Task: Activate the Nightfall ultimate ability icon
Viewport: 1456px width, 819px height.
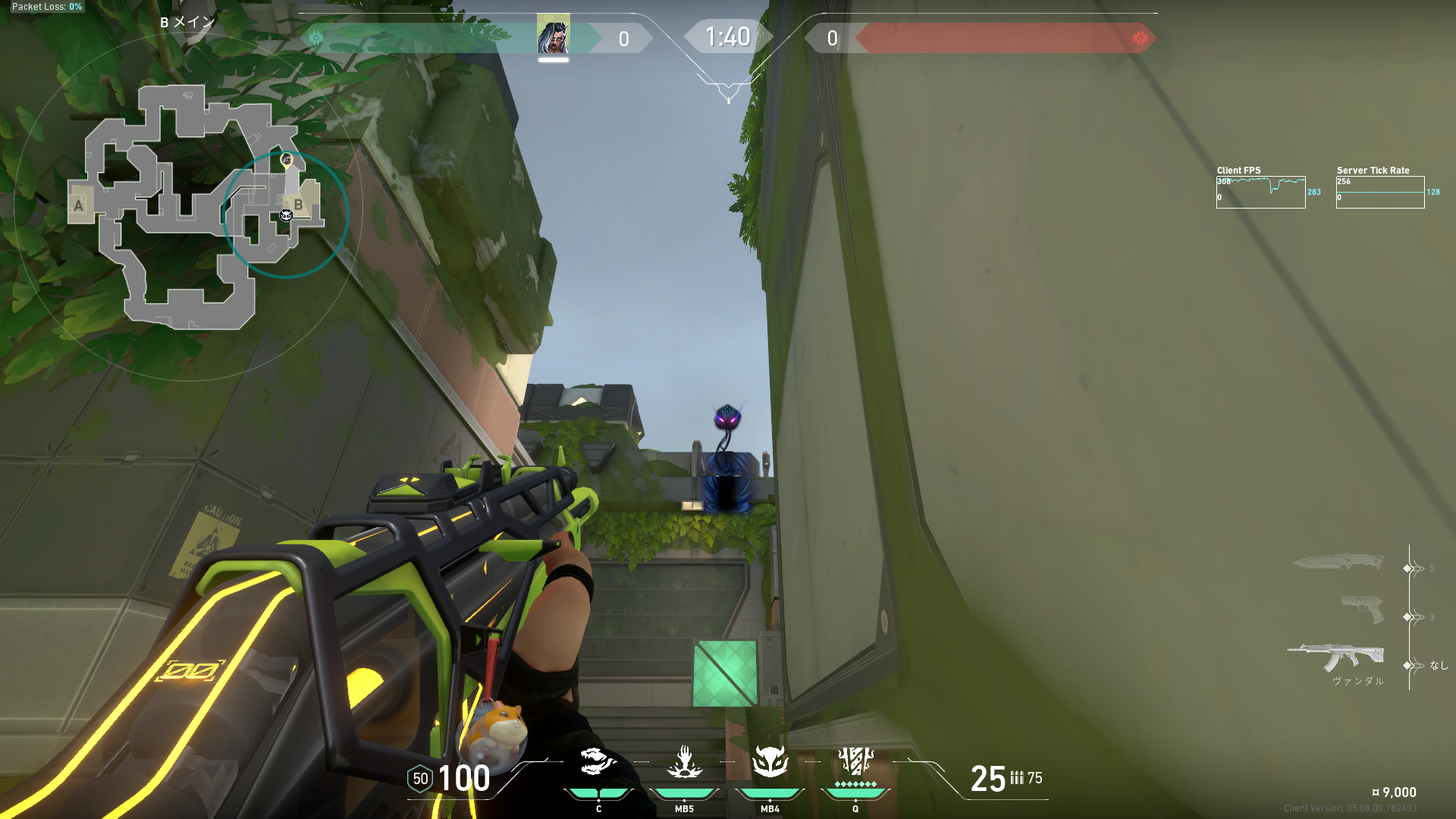Action: coord(855,761)
